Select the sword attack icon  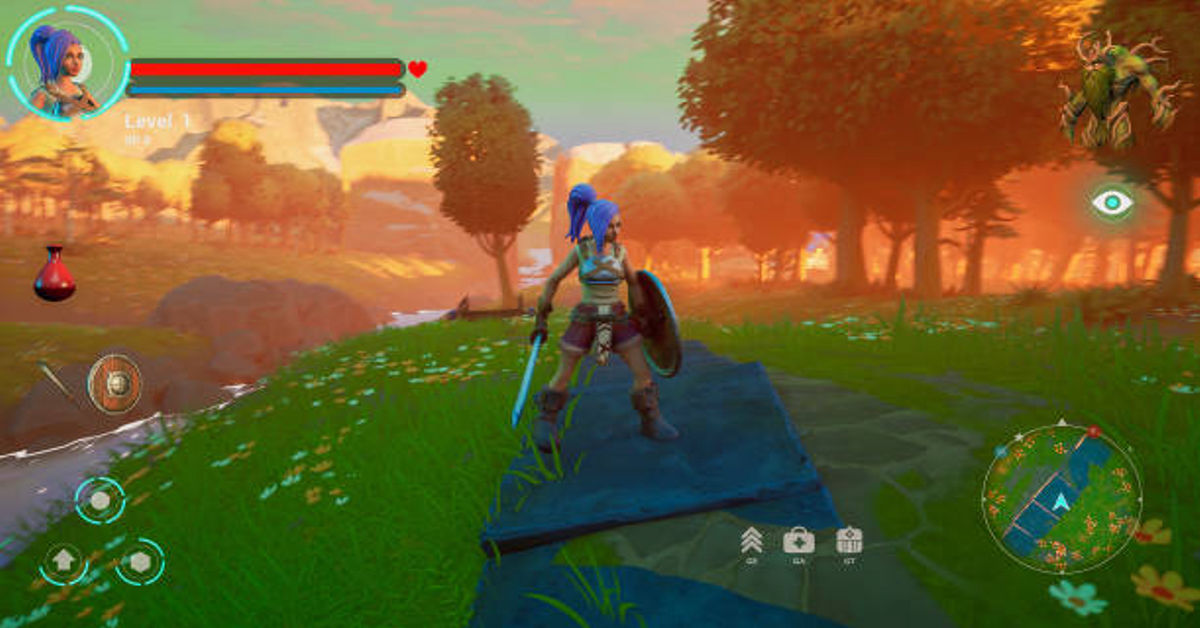click(x=55, y=381)
